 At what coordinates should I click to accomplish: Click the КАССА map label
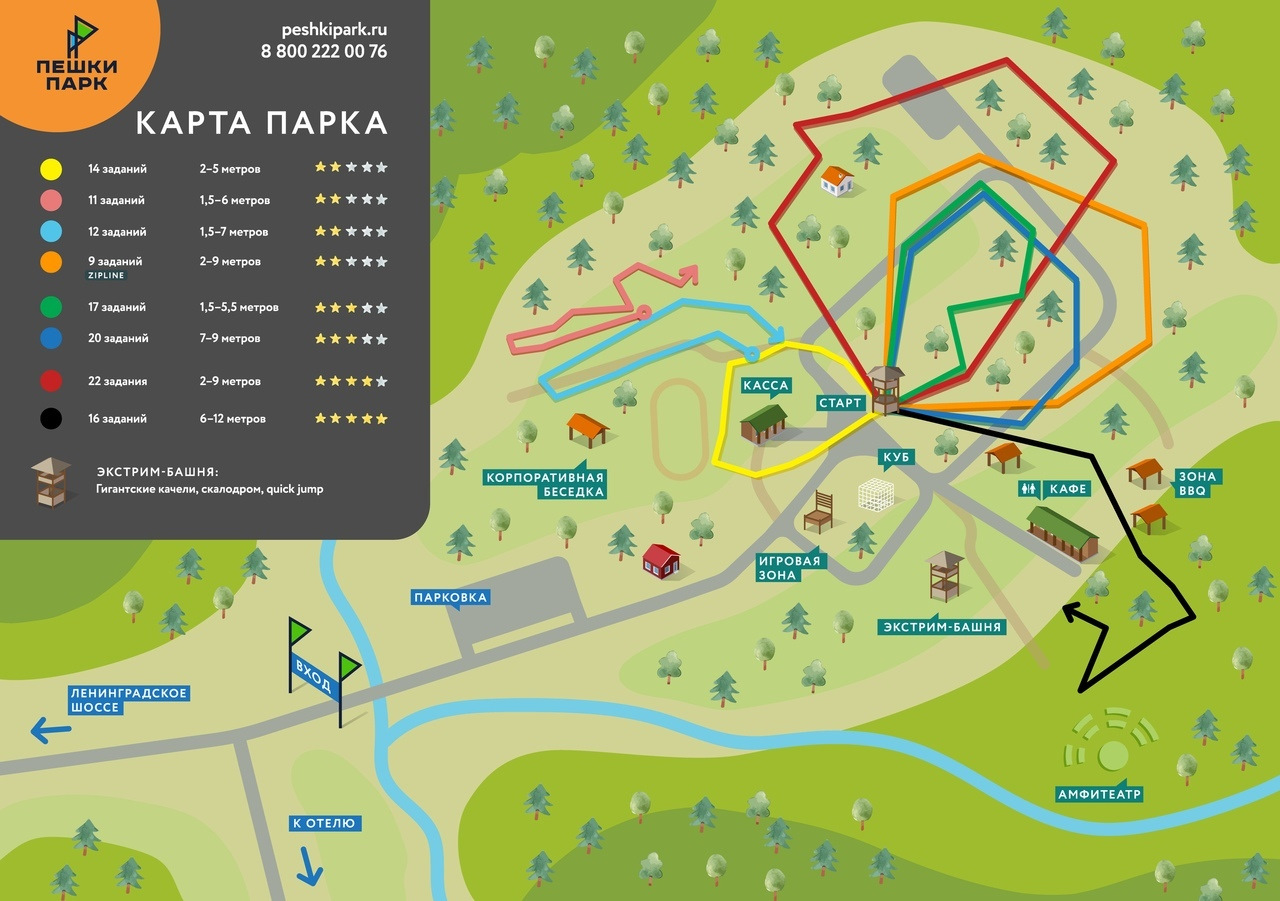click(x=766, y=385)
